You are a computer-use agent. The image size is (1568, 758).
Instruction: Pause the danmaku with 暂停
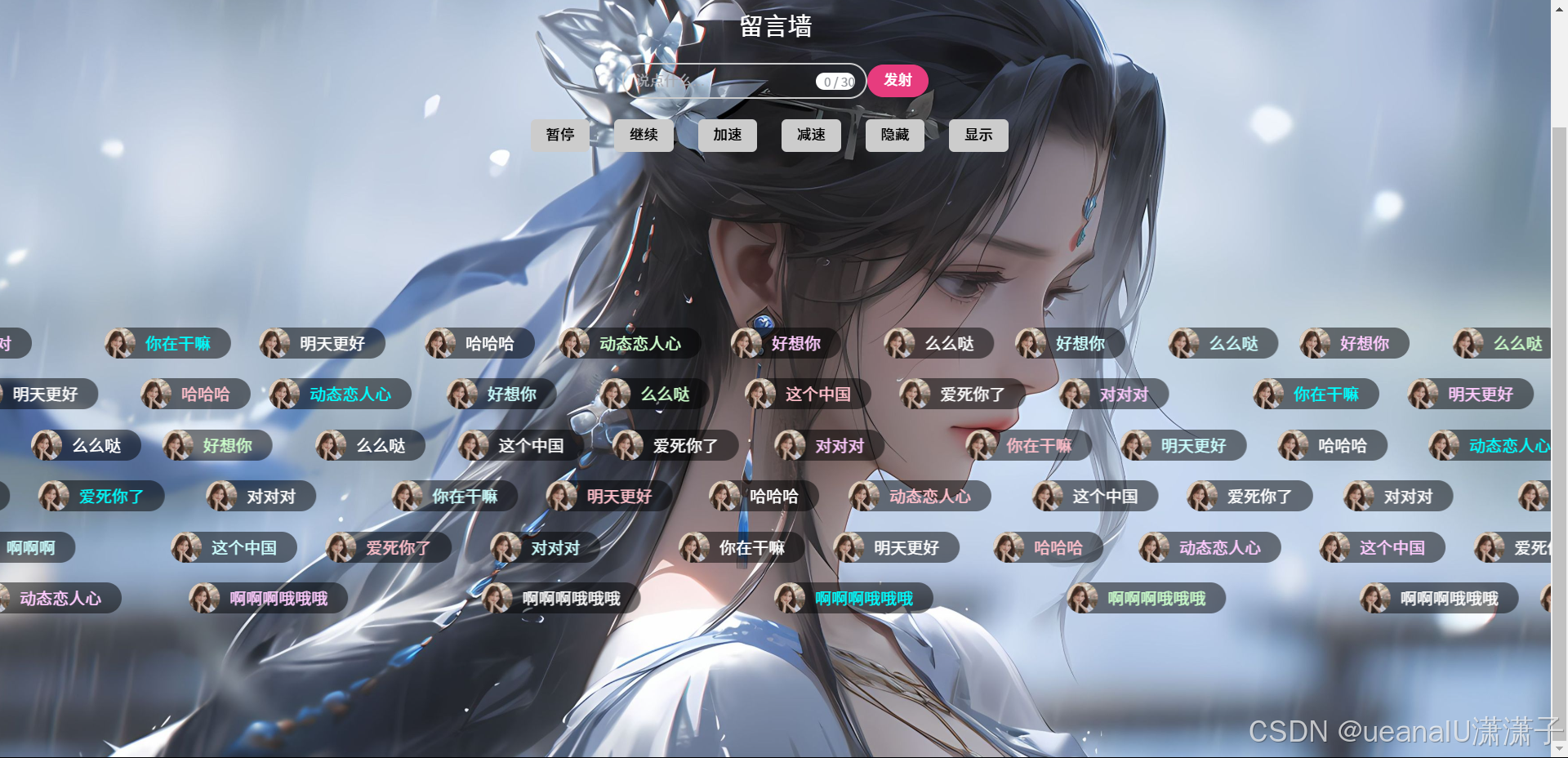point(560,135)
